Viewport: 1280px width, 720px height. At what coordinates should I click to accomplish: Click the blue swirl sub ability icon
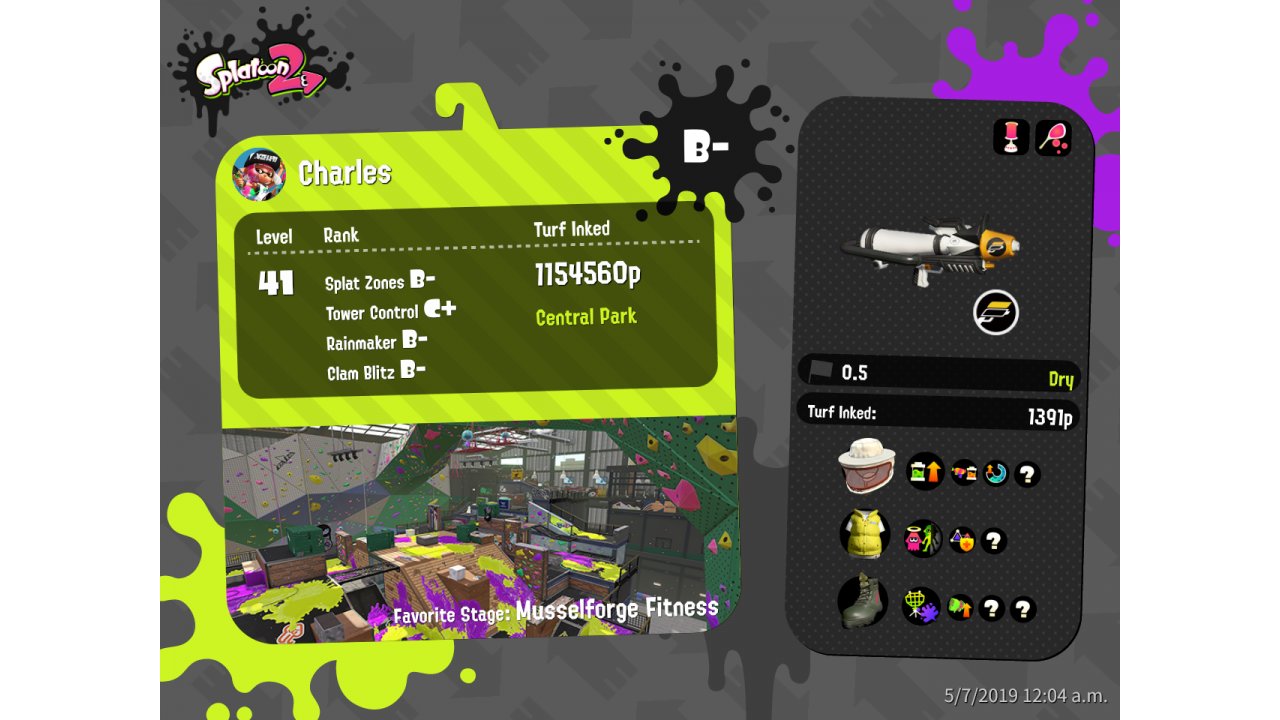tap(995, 473)
